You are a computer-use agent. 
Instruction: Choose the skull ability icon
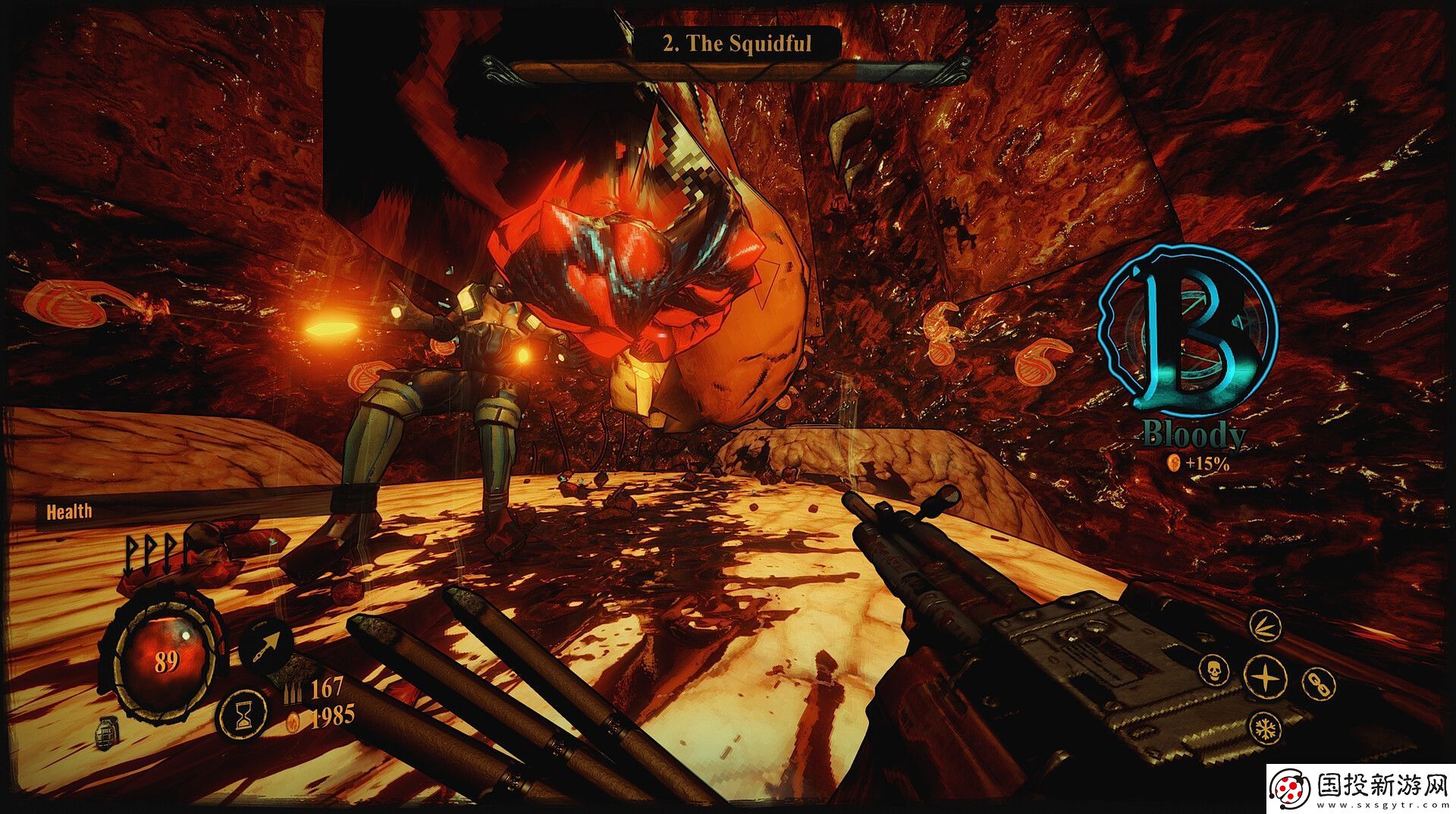point(1213,671)
